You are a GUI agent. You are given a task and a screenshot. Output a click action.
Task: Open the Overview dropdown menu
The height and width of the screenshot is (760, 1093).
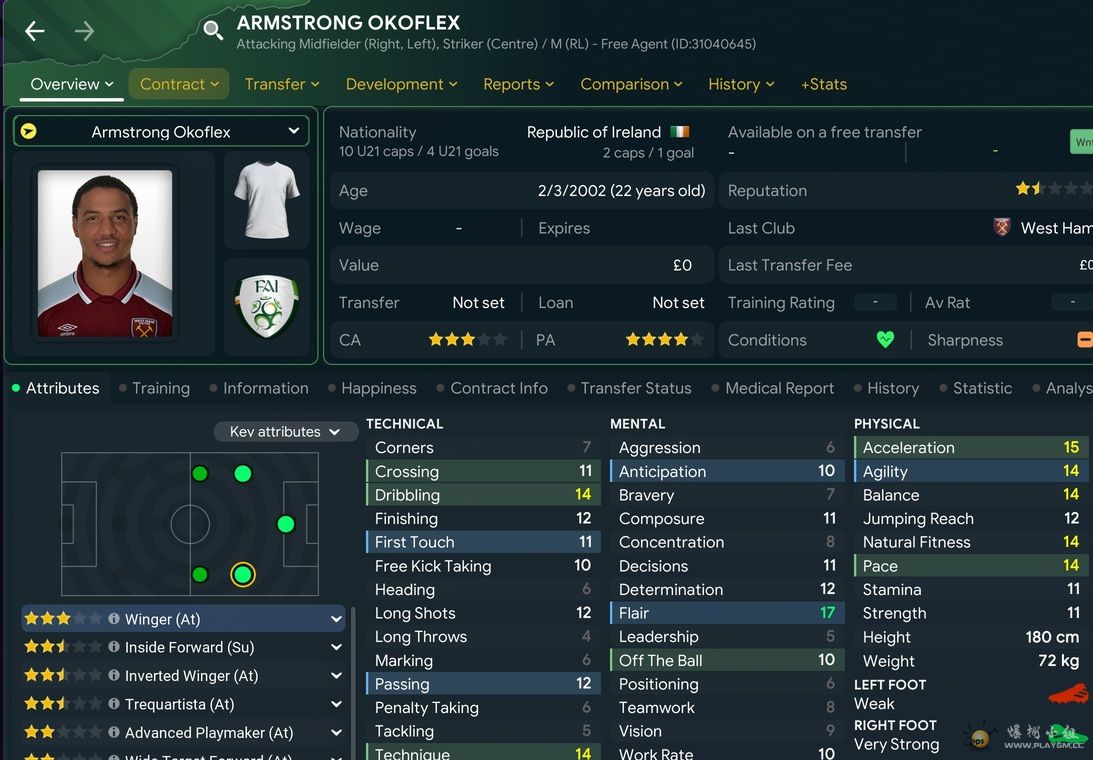click(71, 84)
